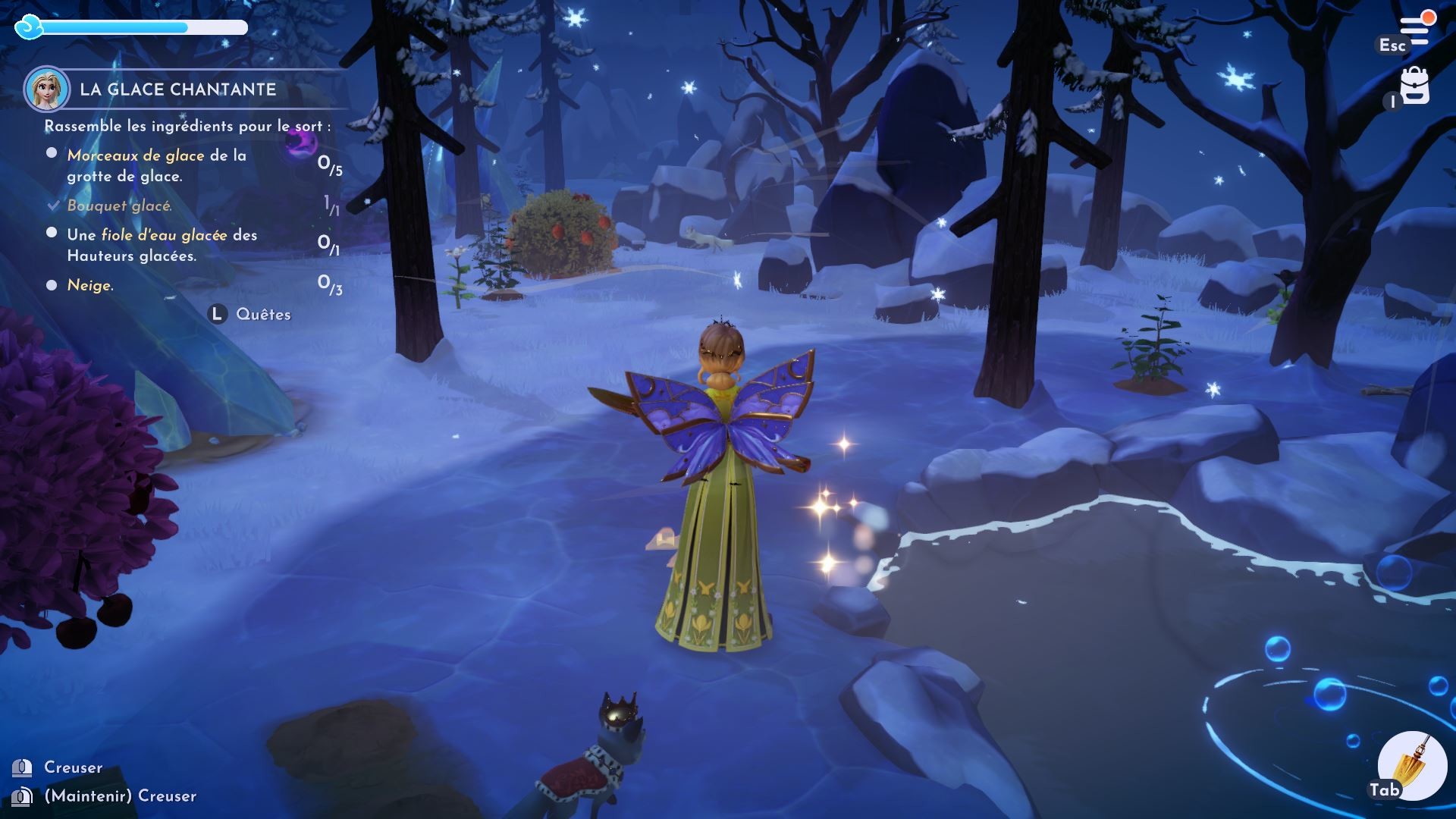The height and width of the screenshot is (819, 1456).
Task: Click the swirl energy icon beside the blue bar
Action: point(29,27)
